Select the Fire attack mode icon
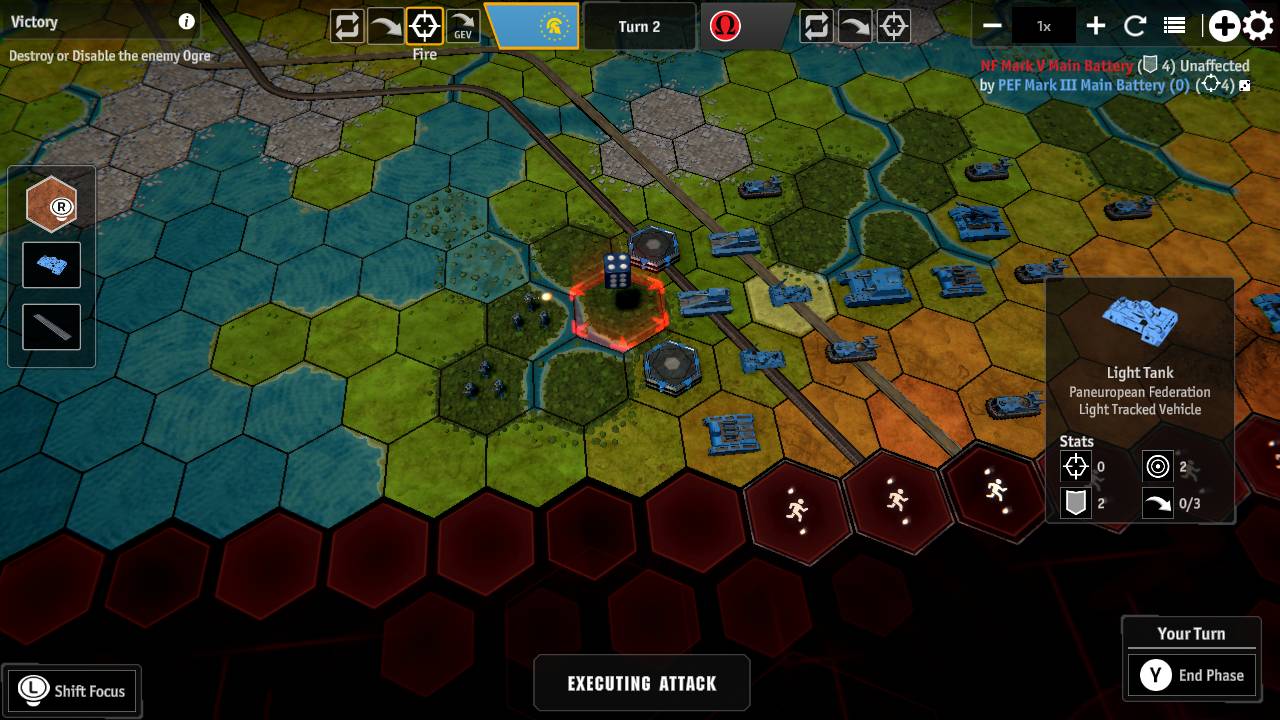Viewport: 1280px width, 720px height. [422, 27]
